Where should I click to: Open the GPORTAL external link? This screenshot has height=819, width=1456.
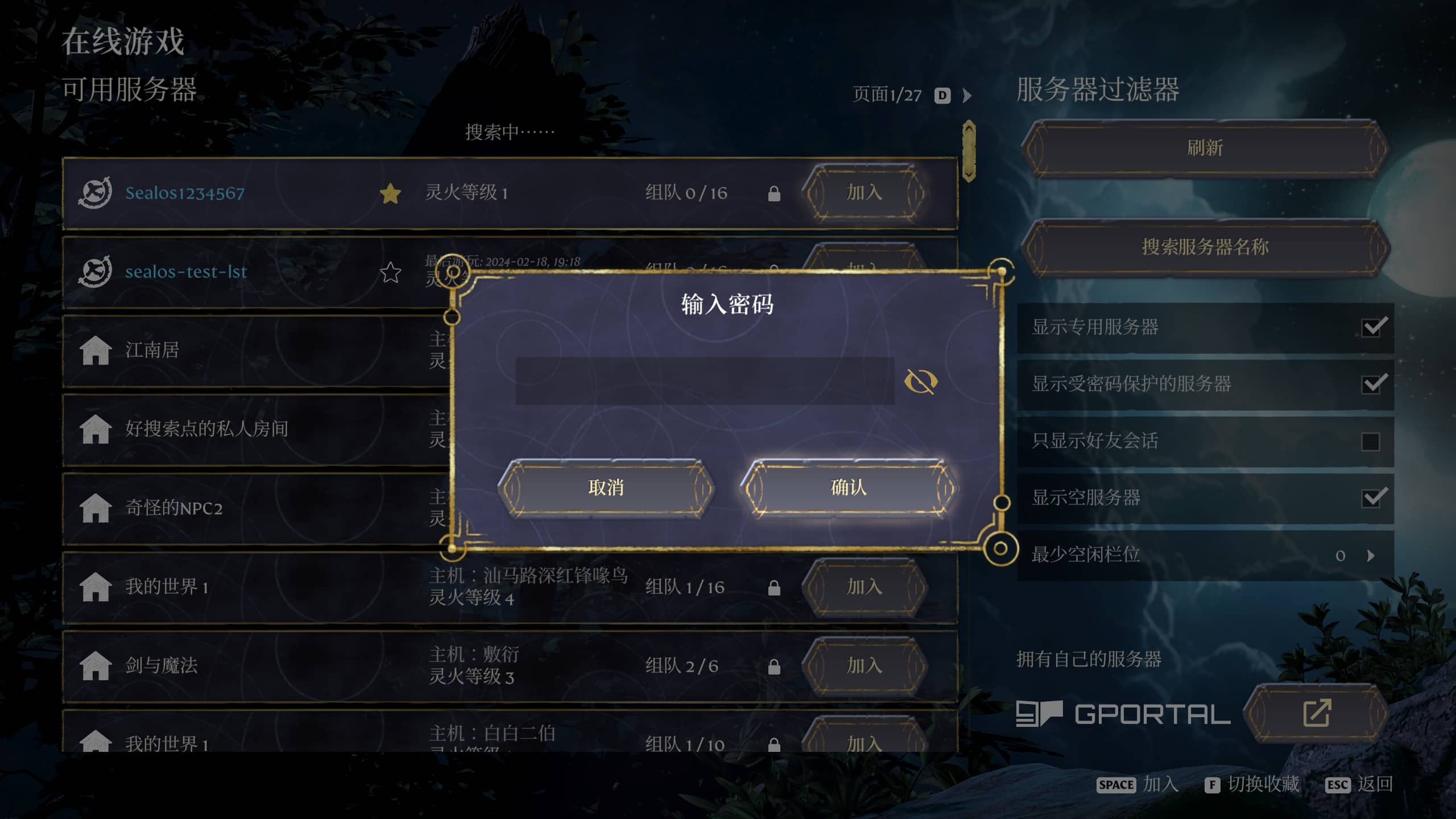coord(1316,713)
